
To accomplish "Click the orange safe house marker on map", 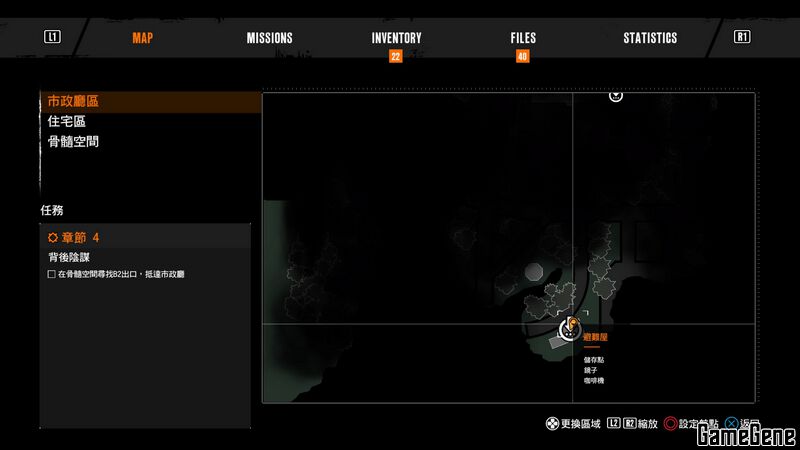I will click(571, 325).
